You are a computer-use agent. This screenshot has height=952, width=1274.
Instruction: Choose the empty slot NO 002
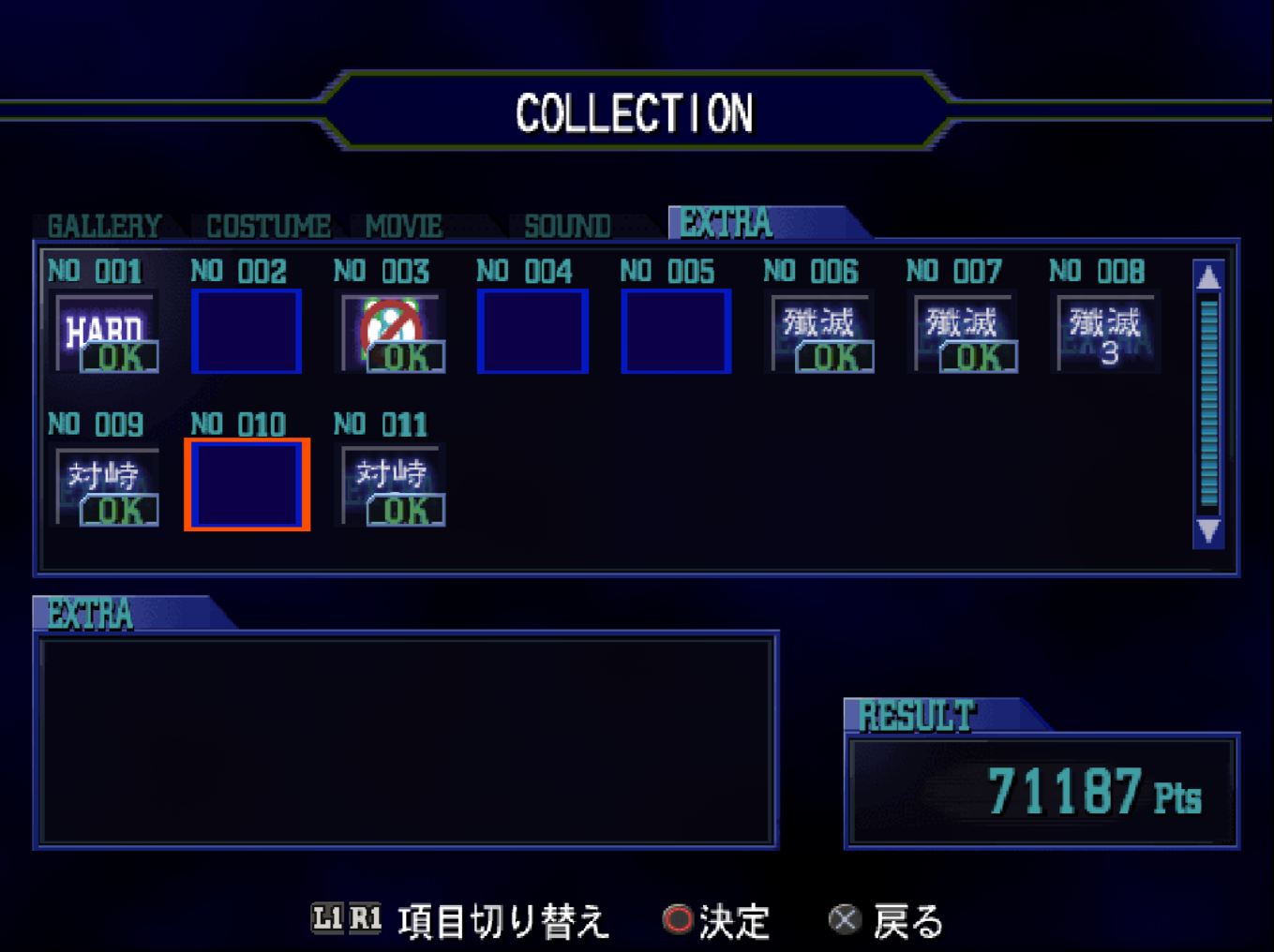247,332
